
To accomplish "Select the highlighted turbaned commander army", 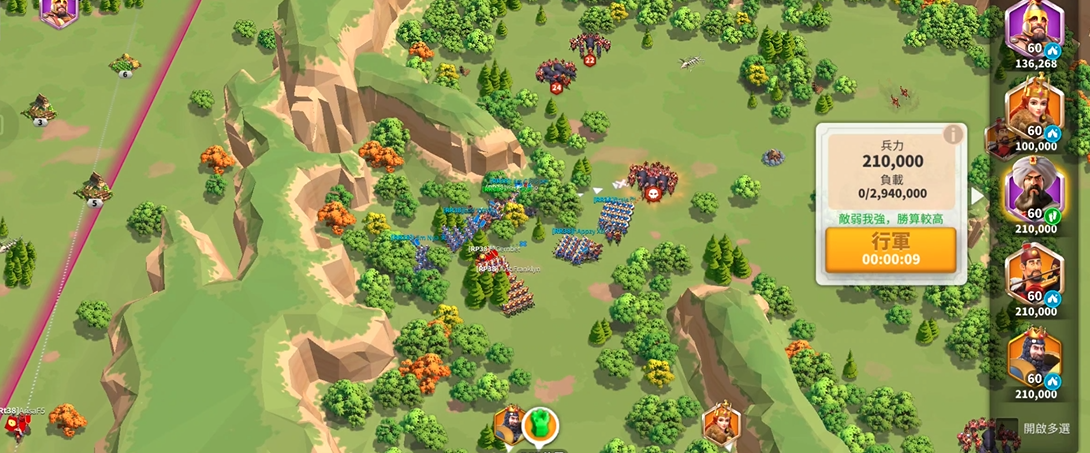I will [1034, 190].
